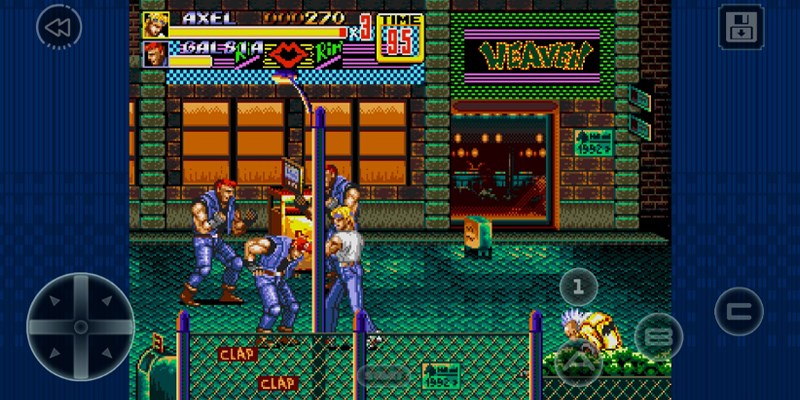Tap the on-screen B button

[x=658, y=336]
